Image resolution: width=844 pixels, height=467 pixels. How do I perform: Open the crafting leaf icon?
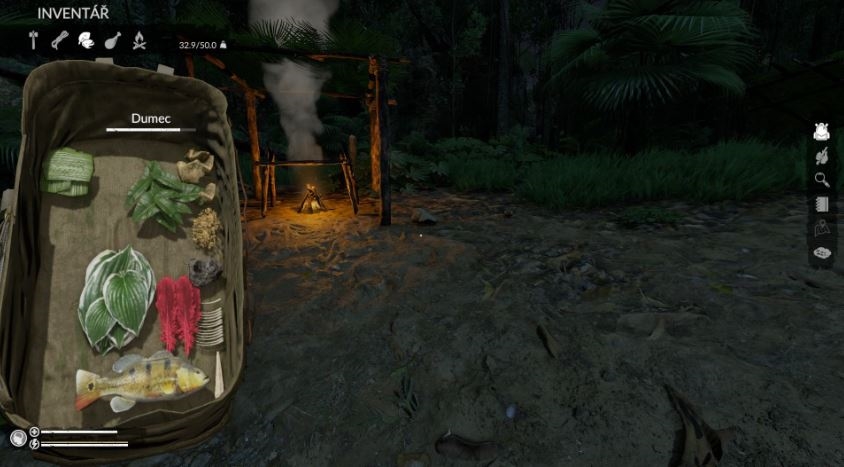[822, 156]
